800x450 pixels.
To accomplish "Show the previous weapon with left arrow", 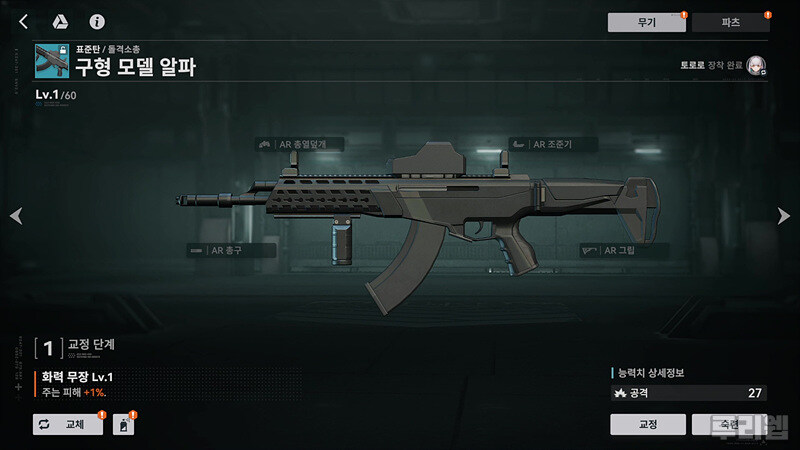I will 14,216.
